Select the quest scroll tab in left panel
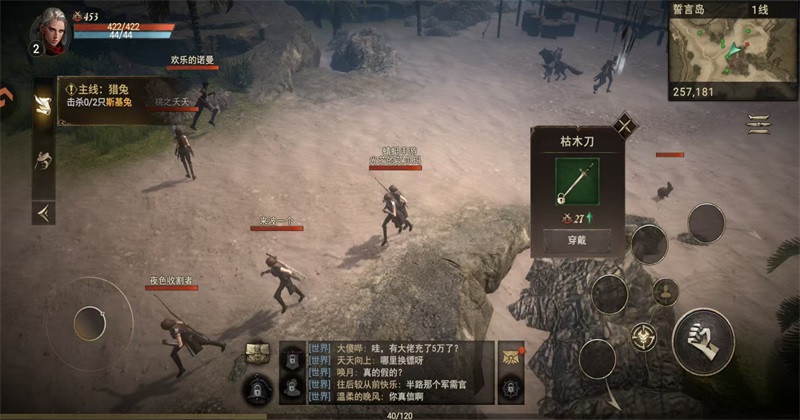Viewport: 800px width, 420px height. [x=43, y=106]
